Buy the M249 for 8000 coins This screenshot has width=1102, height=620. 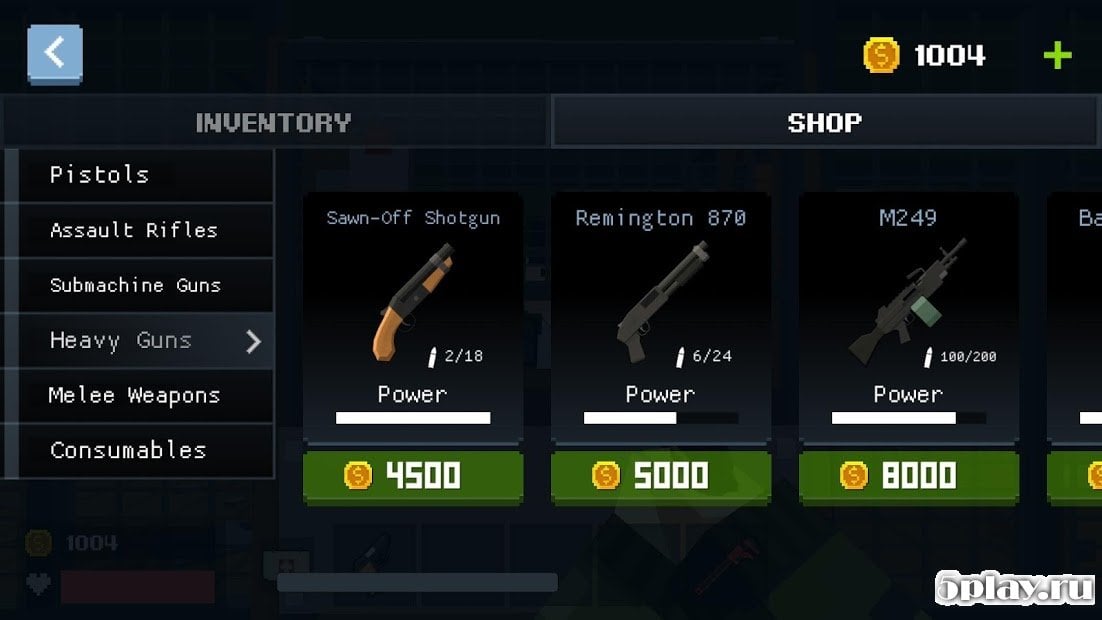click(908, 476)
